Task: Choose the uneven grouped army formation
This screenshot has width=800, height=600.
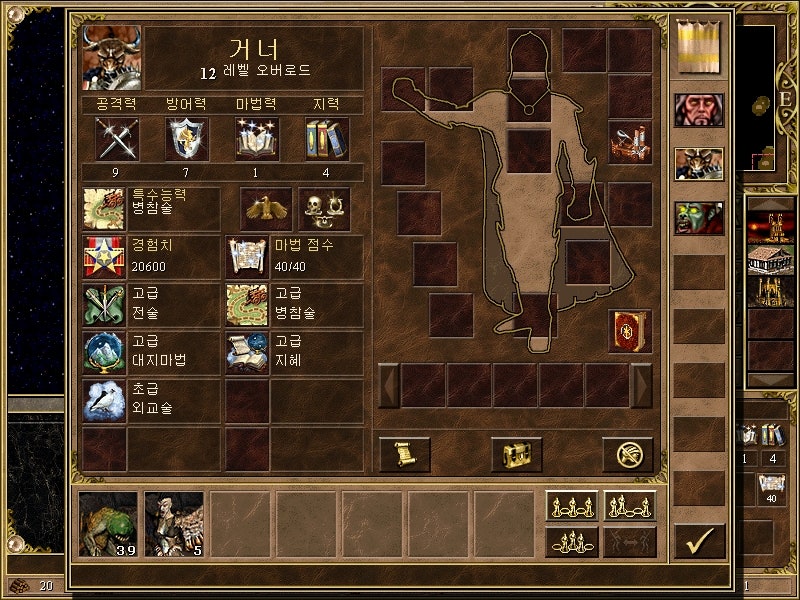Action: tap(630, 507)
